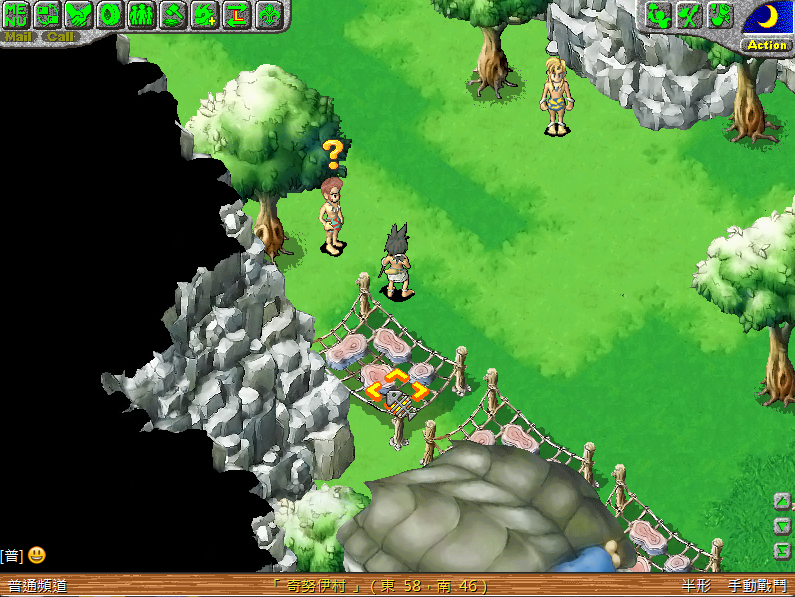Click the crescent moon night indicator

click(767, 17)
